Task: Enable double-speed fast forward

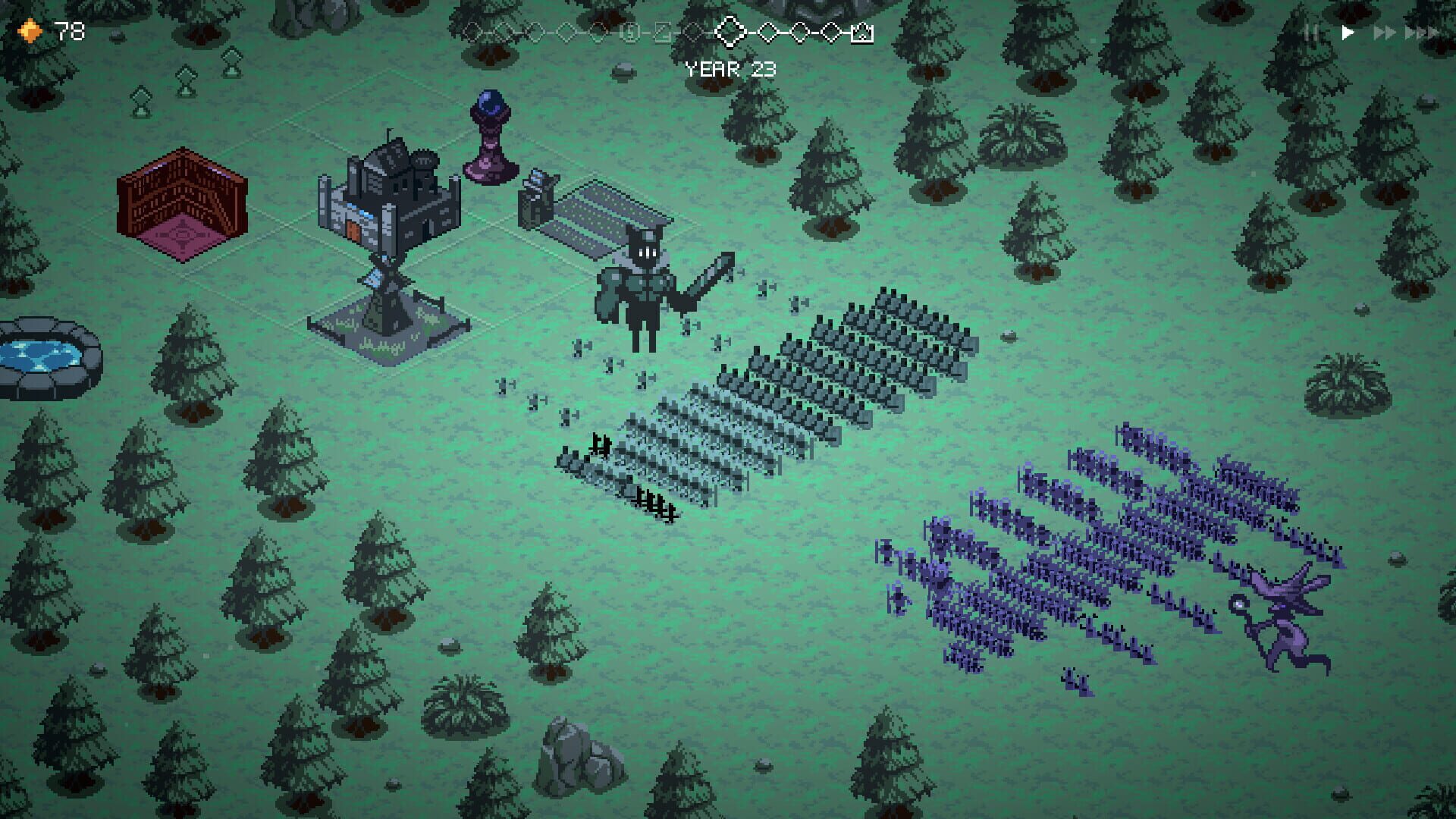Action: tap(1385, 33)
